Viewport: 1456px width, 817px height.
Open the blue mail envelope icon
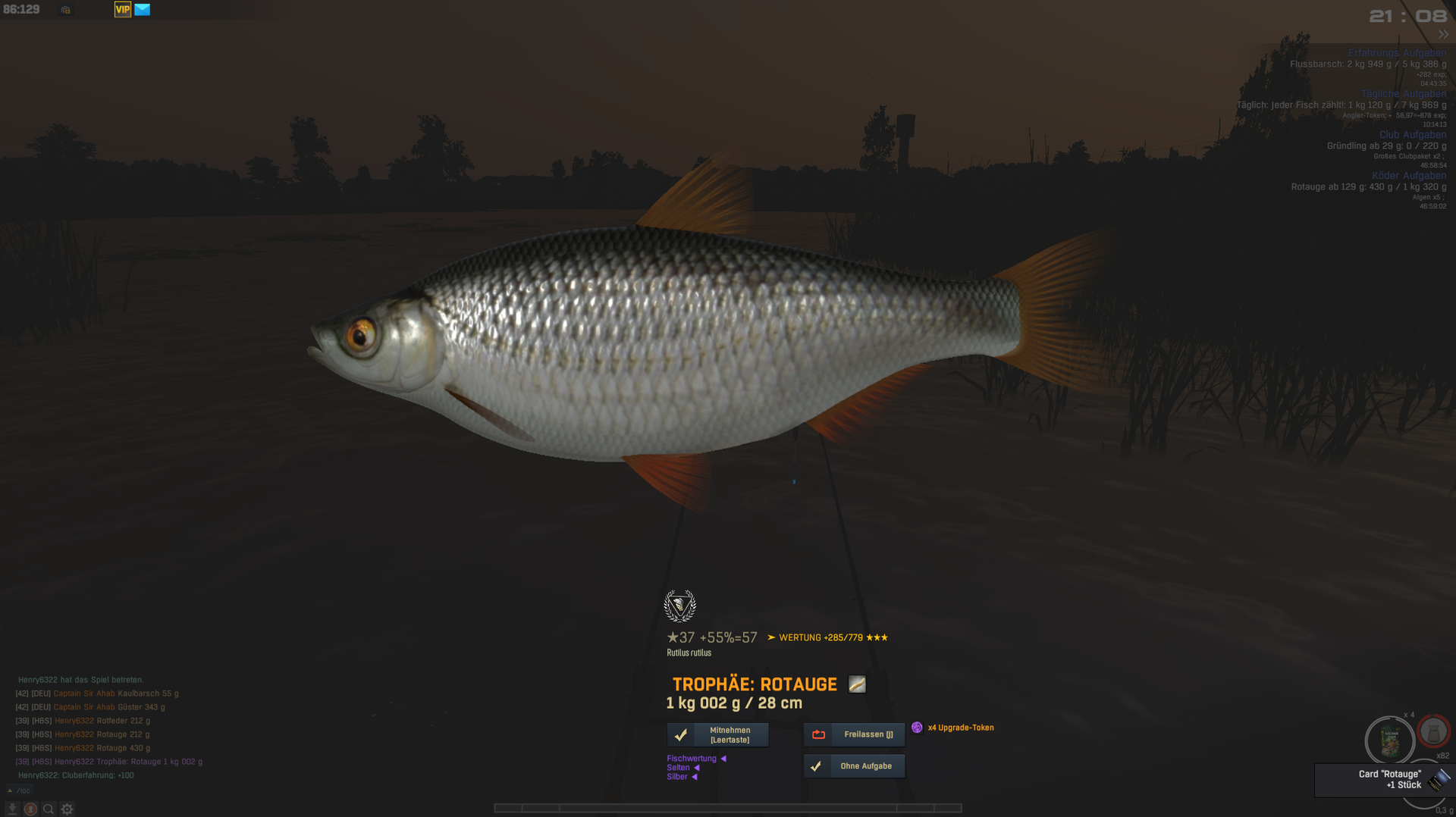[143, 10]
